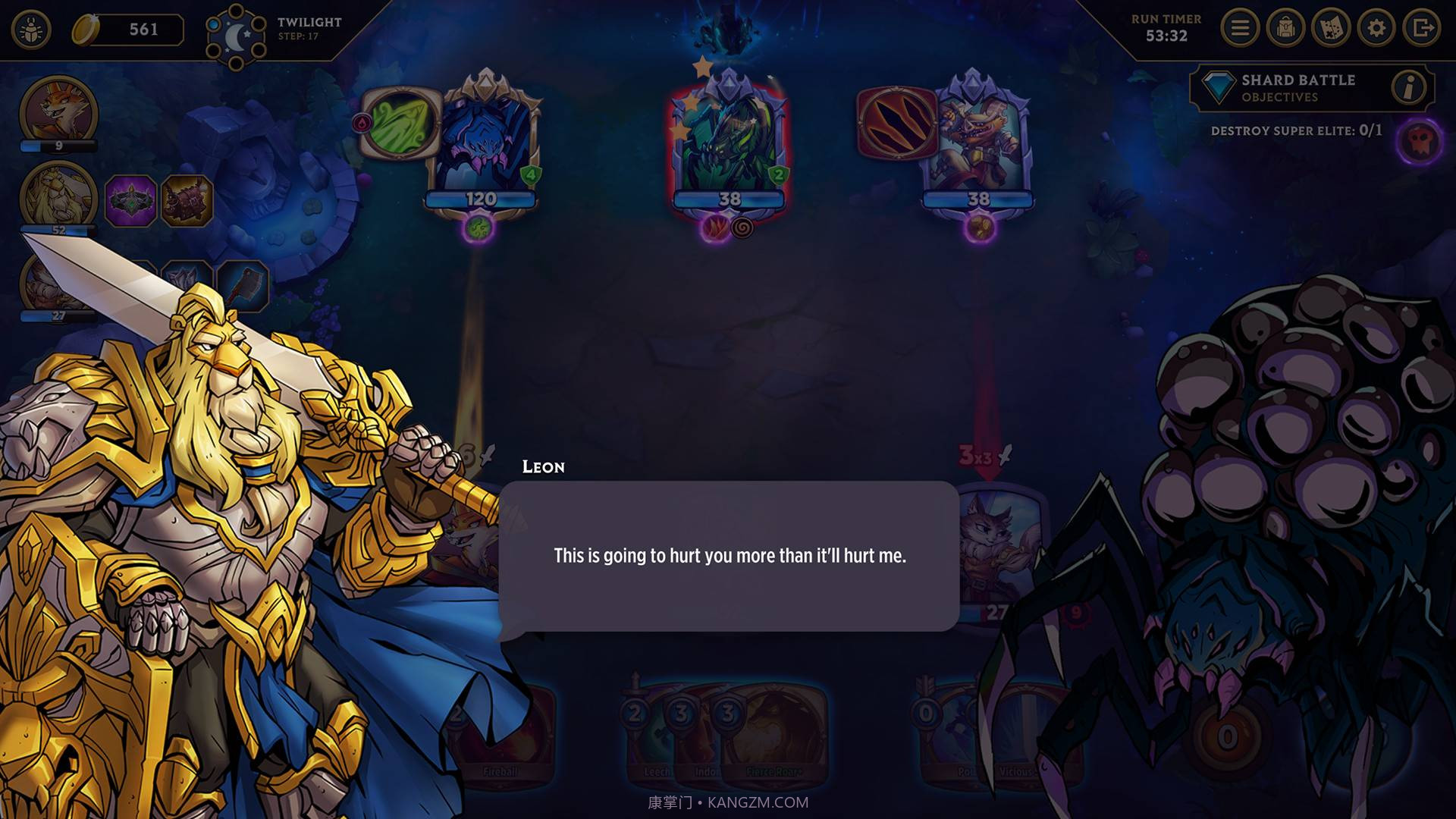Viewport: 1456px width, 819px height.
Task: Open the hamburger list menu
Action: point(1240,29)
